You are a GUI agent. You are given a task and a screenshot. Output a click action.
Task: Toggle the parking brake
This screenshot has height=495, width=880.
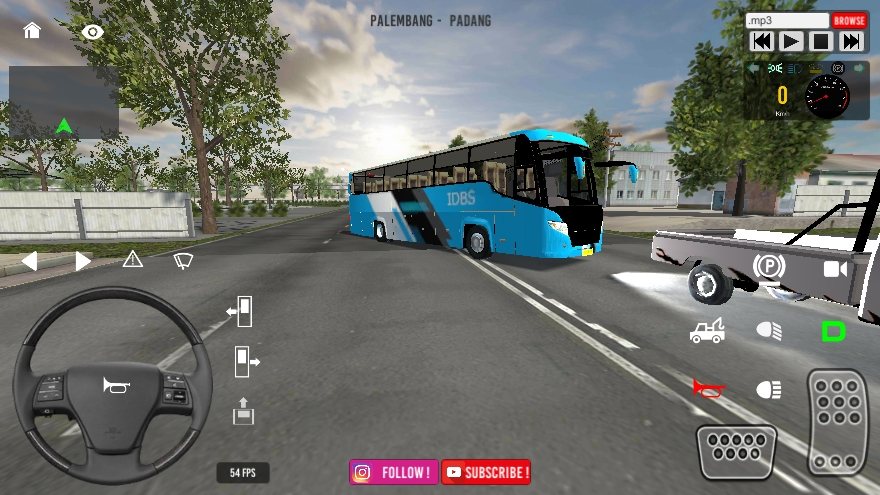point(768,267)
